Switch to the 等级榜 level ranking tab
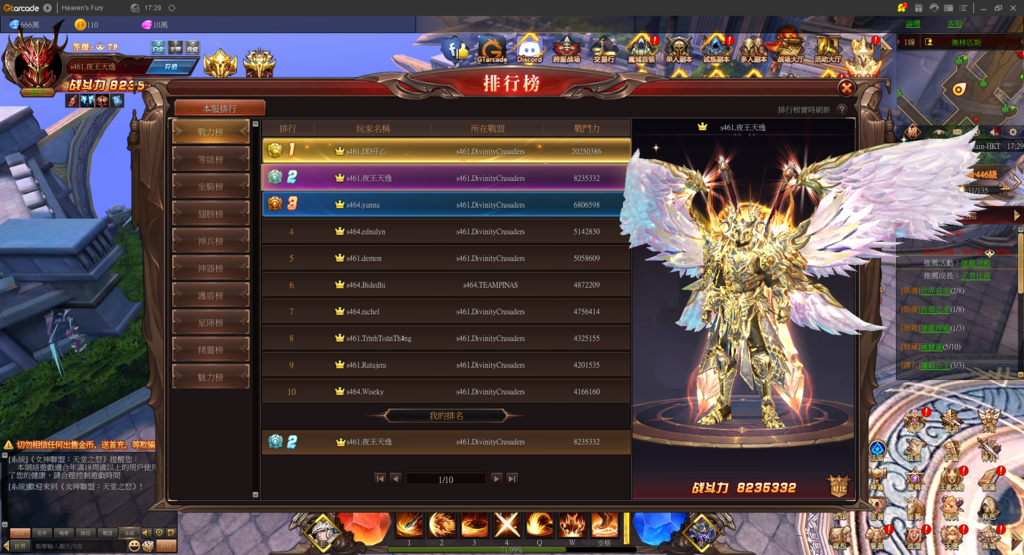 (x=210, y=158)
